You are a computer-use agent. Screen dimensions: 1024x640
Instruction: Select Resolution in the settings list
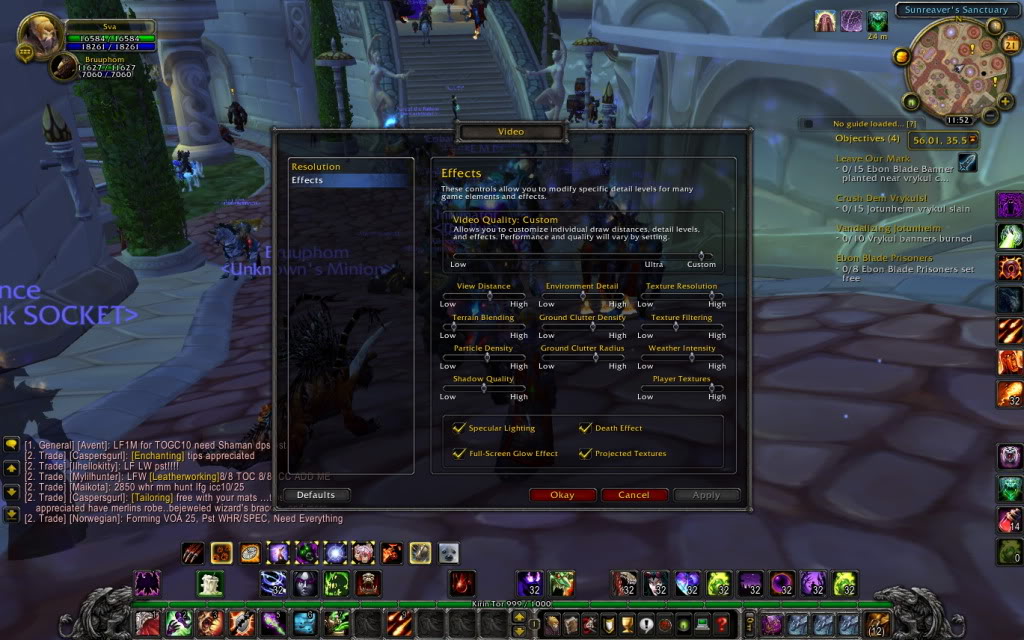[316, 167]
